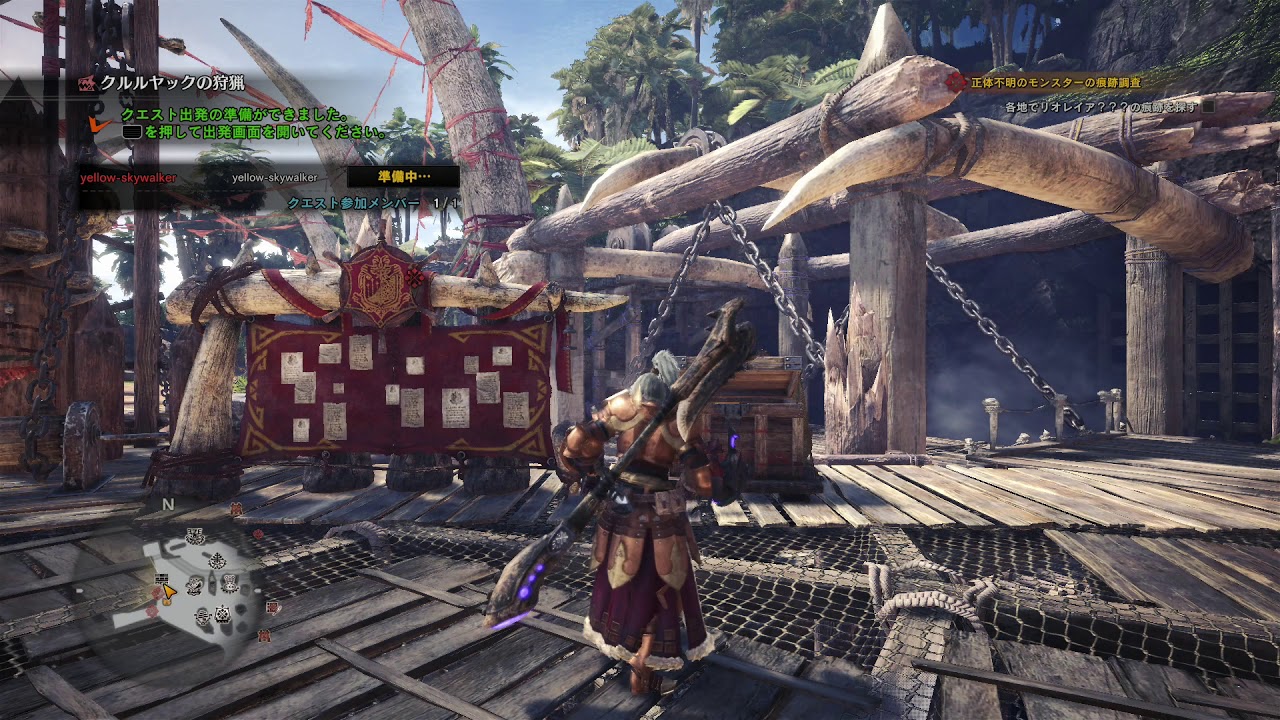Select the yellow player arrow marker on the minimap
Viewport: 1280px width, 720px height.
click(168, 592)
